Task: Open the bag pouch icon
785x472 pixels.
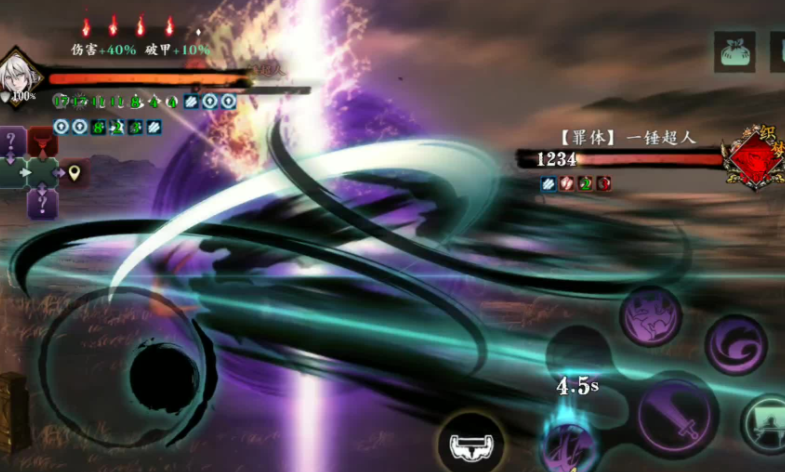Action: [734, 51]
